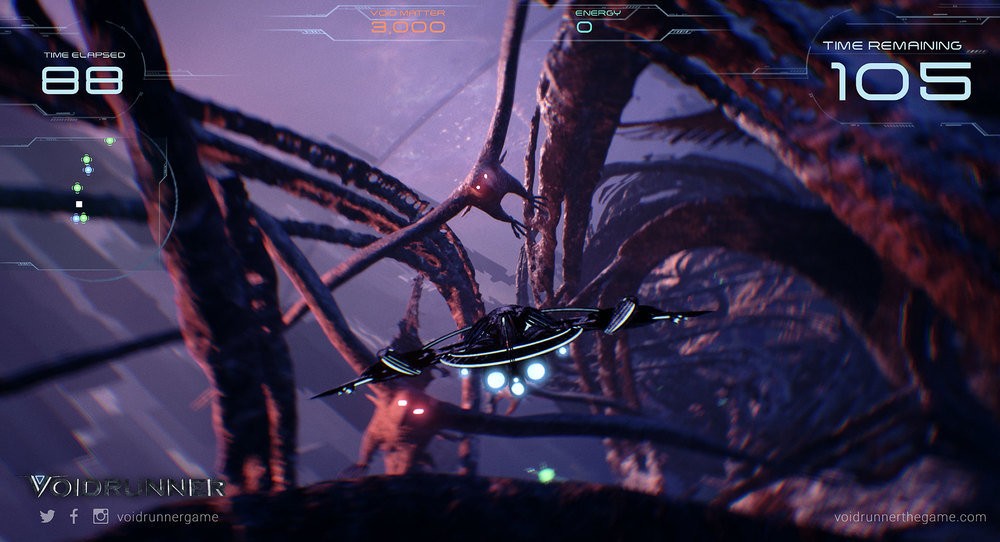This screenshot has height=542, width=1000.
Task: Open the Twitter bird icon
Action: click(x=47, y=517)
